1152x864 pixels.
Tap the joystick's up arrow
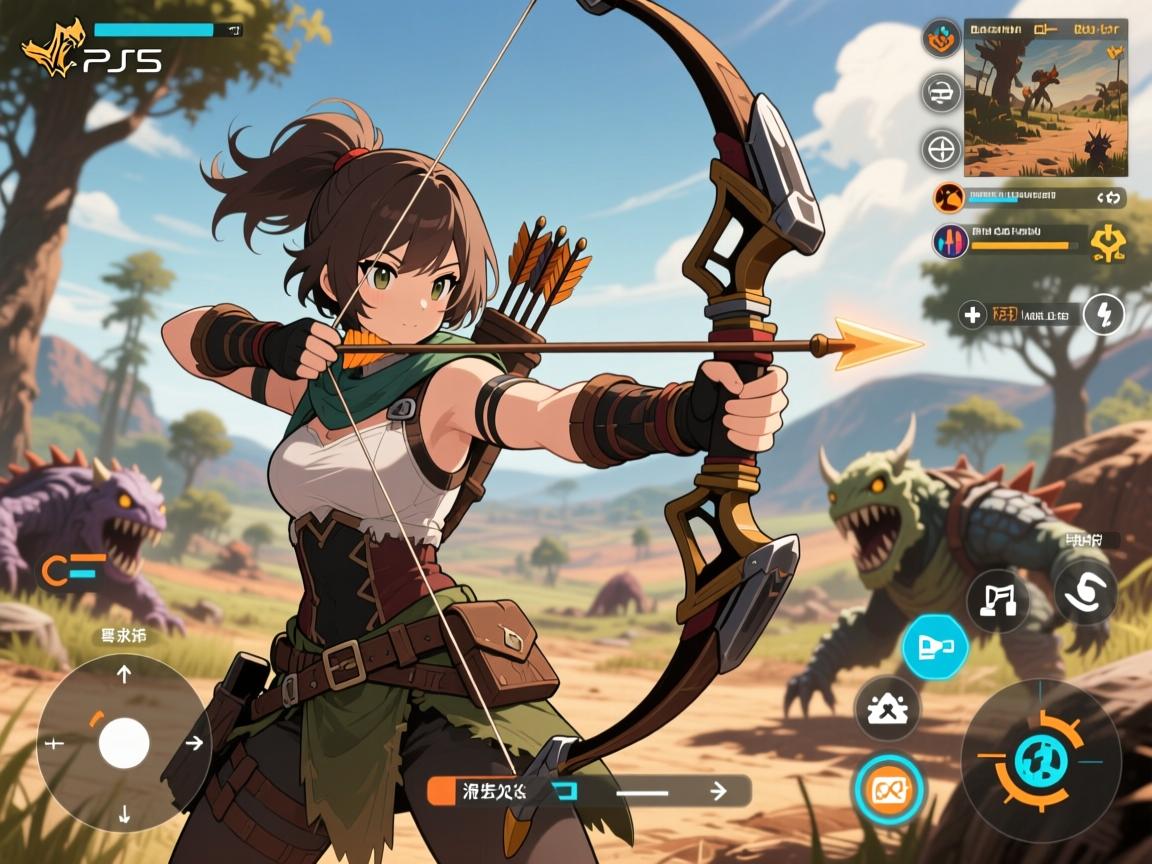(124, 675)
